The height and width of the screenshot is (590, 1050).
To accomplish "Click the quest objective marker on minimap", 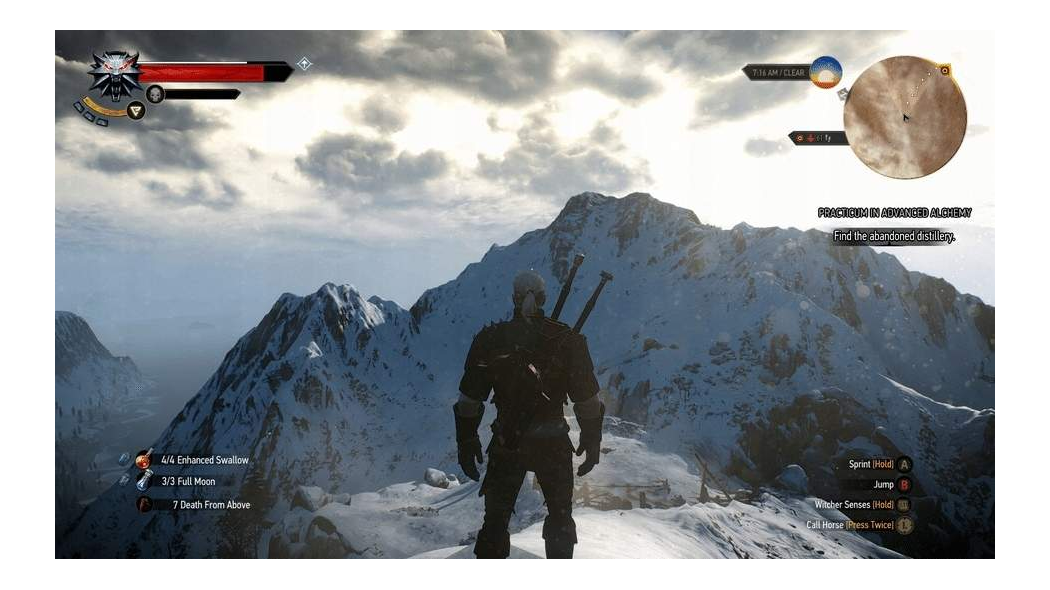I will [x=945, y=70].
